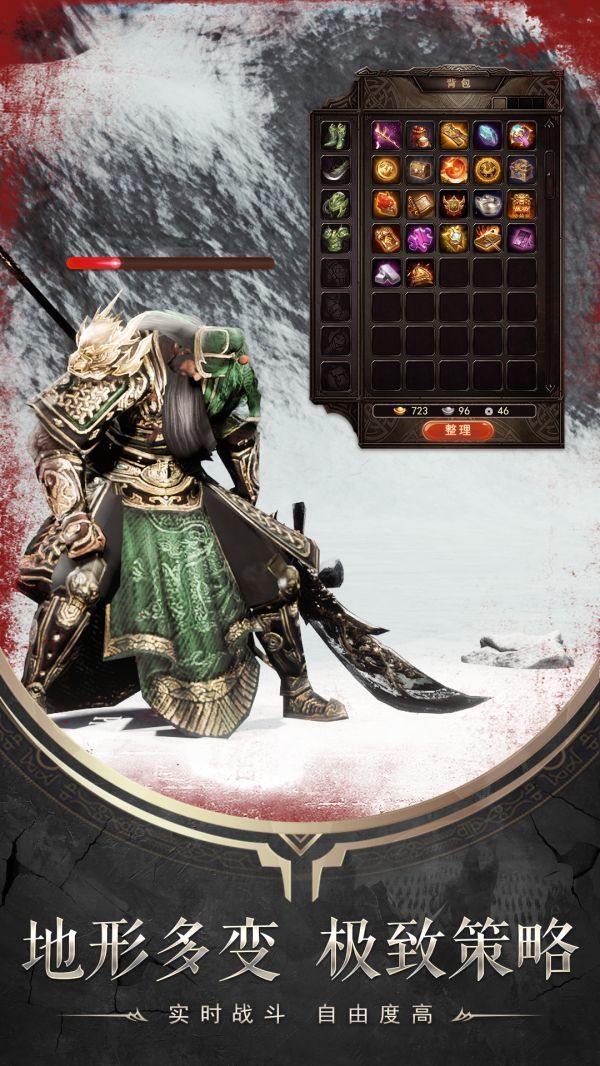Image resolution: width=600 pixels, height=1066 pixels.
Task: Select the curved blade equipment slot
Action: (x=334, y=168)
